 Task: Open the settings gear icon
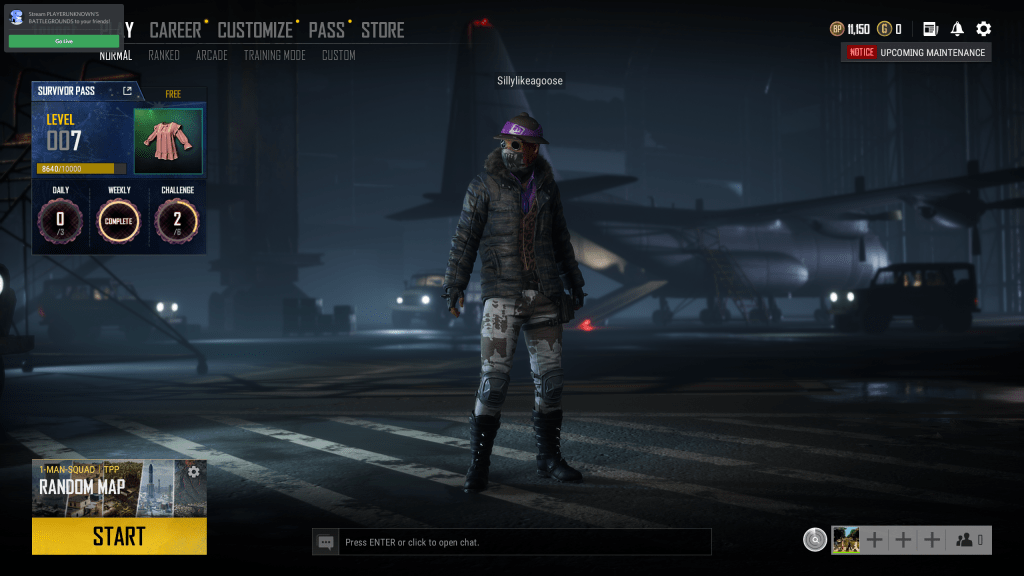(x=983, y=29)
